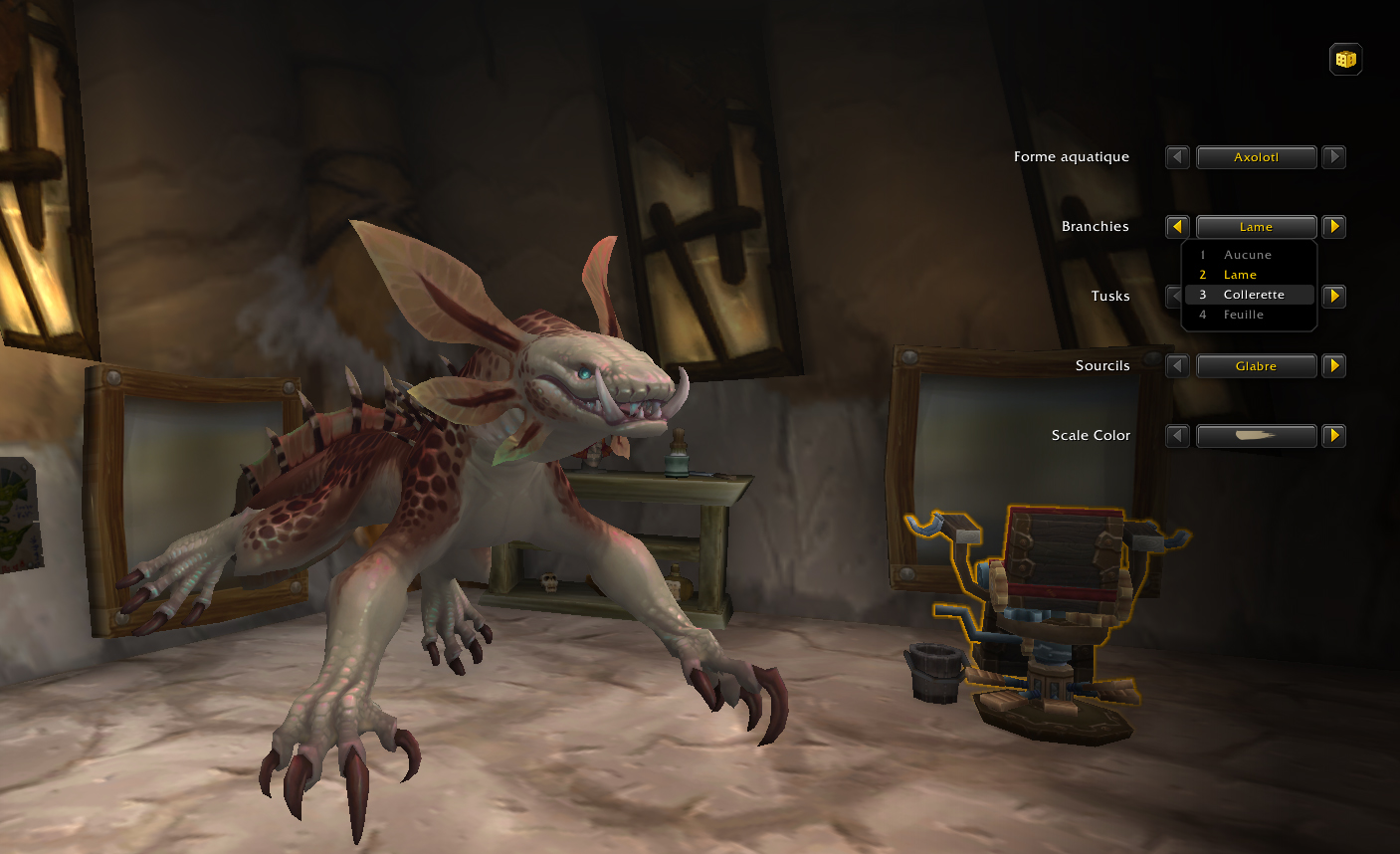Open the Scale Color swatch dropdown
This screenshot has height=854, width=1400.
(x=1256, y=436)
